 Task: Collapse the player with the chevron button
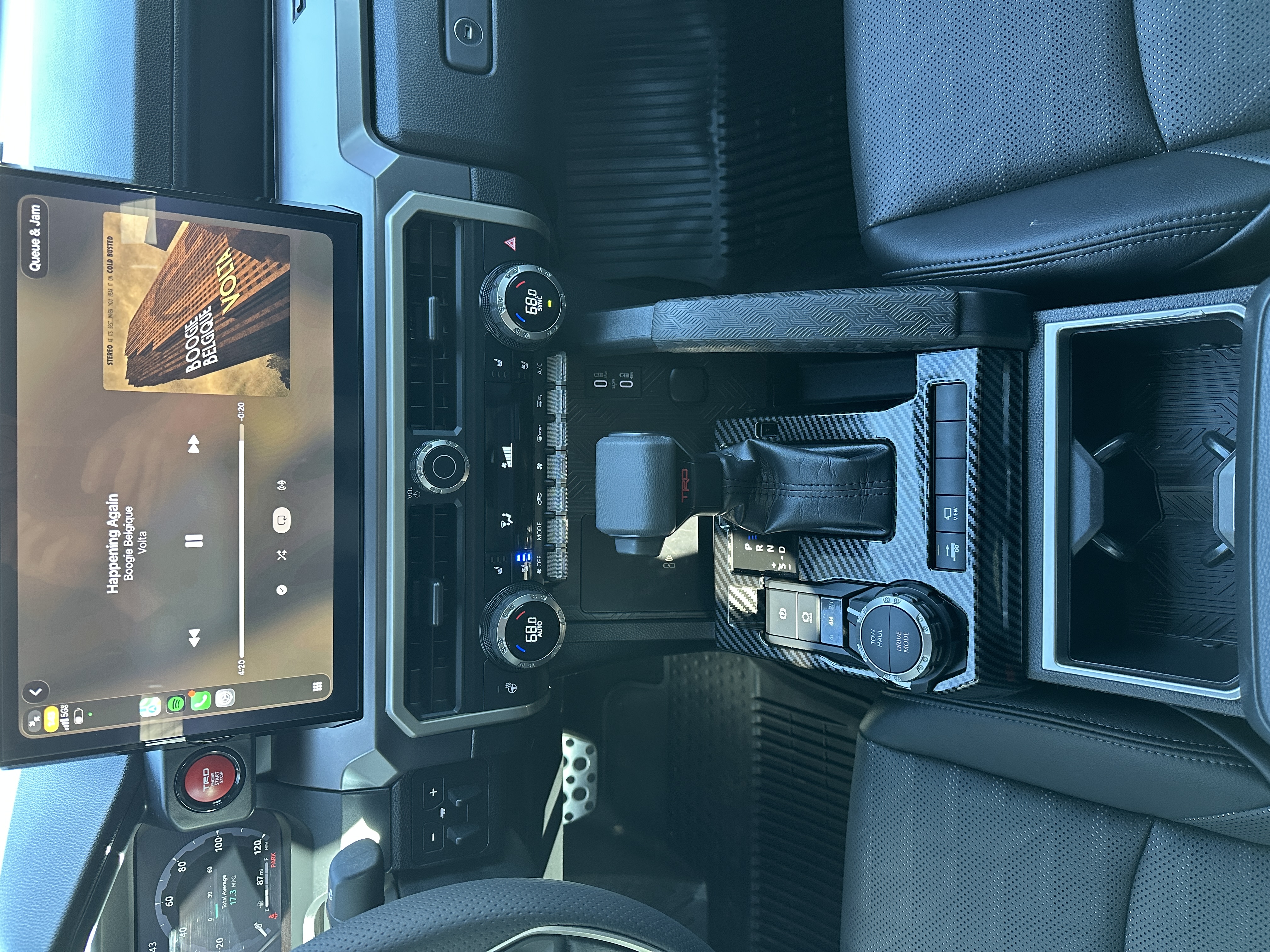(36, 691)
